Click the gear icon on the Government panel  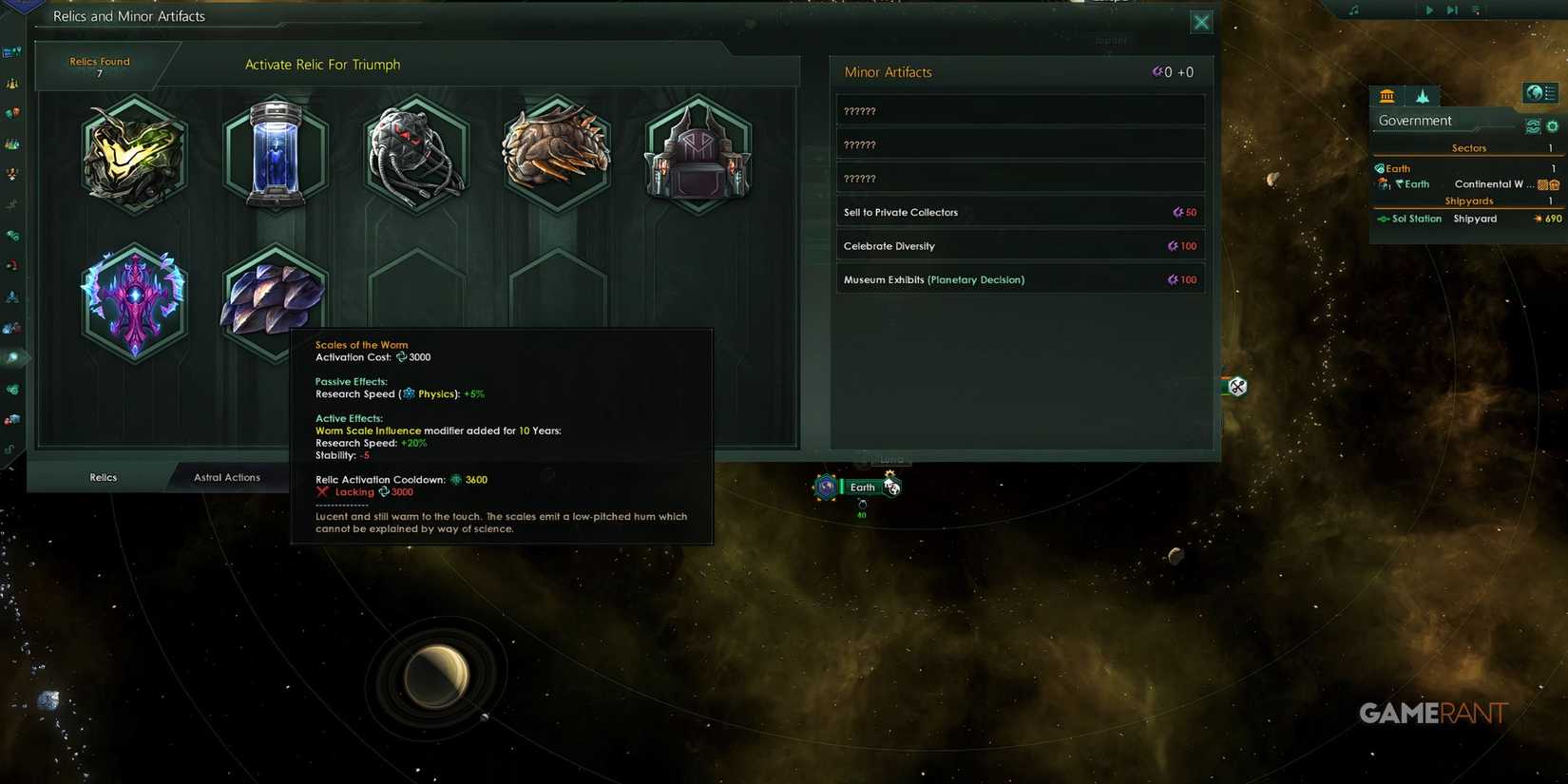pyautogui.click(x=1552, y=125)
